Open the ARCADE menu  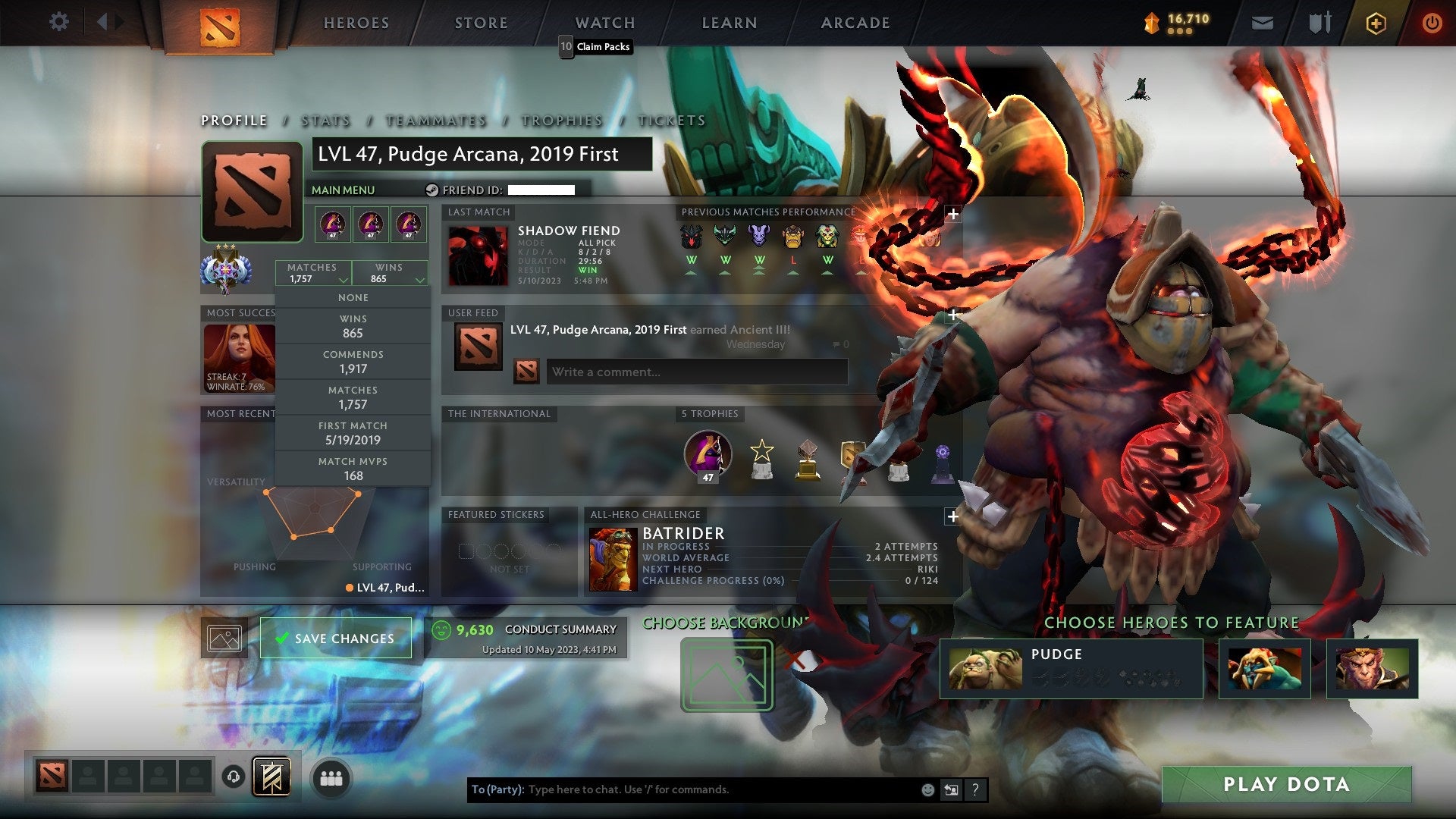(855, 23)
